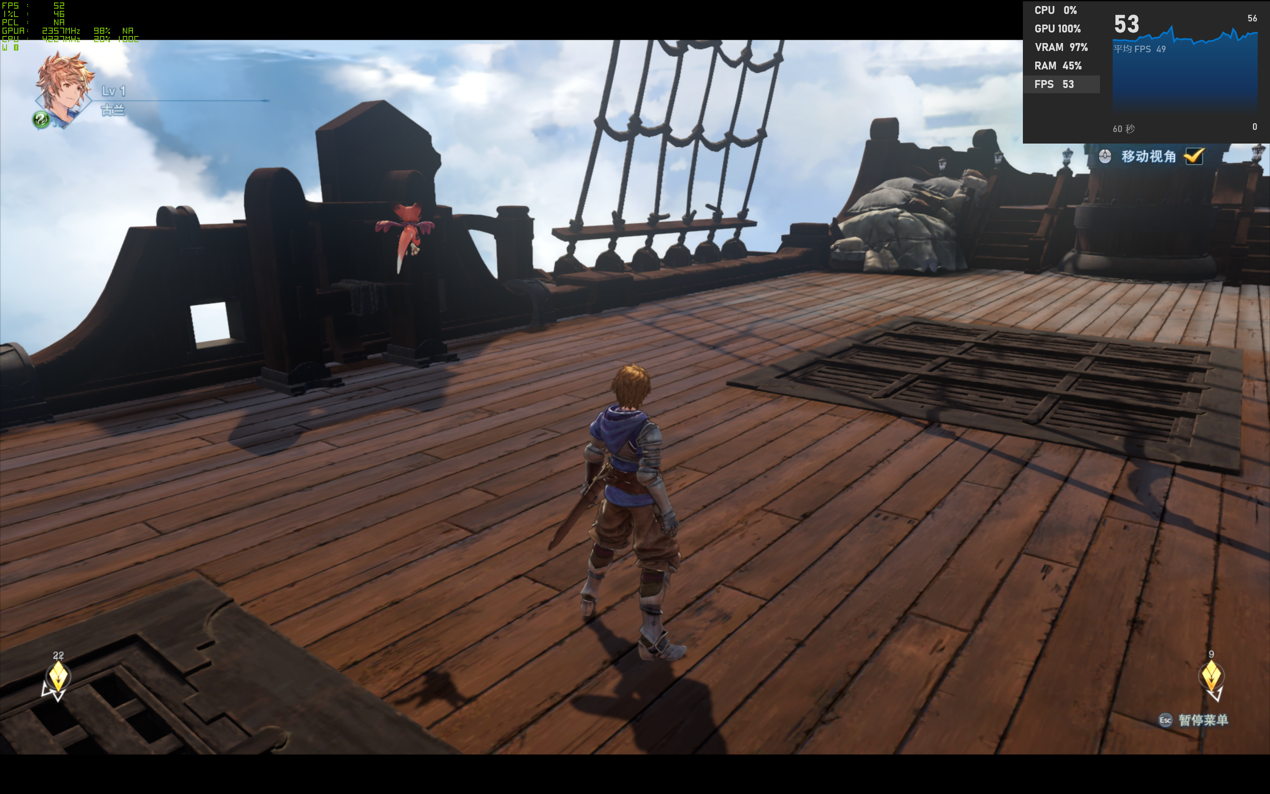Click the yellow crystal marker labeled 9
1270x794 pixels.
tap(1211, 679)
